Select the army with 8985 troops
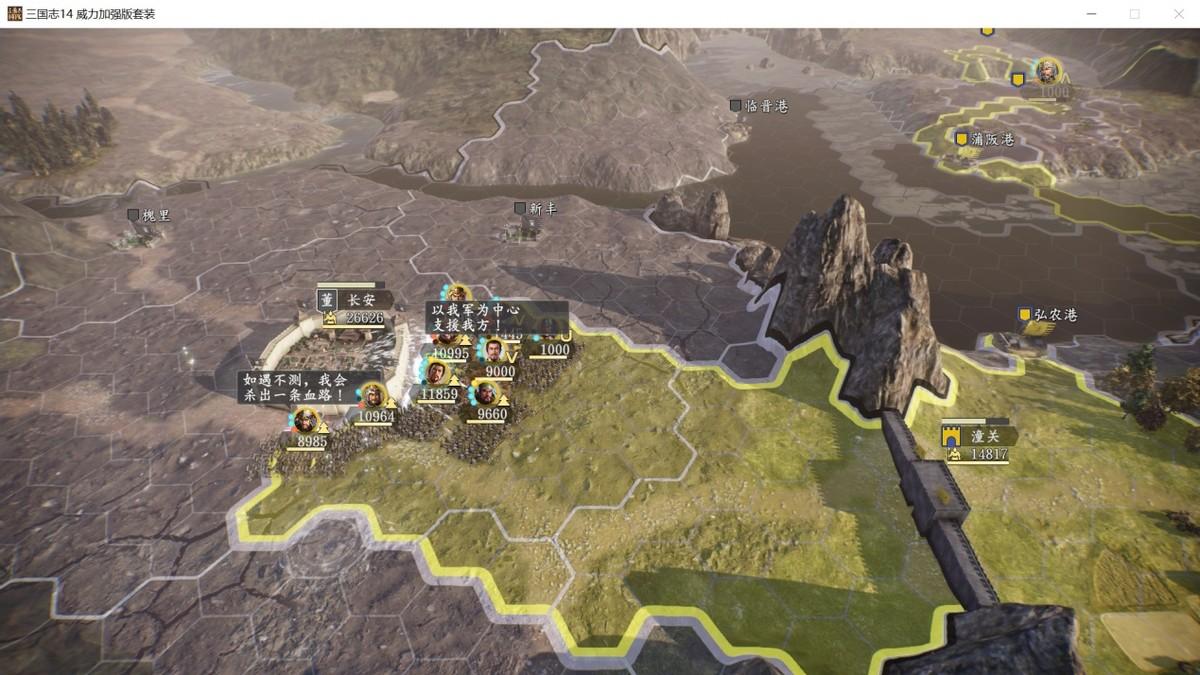 coord(306,422)
